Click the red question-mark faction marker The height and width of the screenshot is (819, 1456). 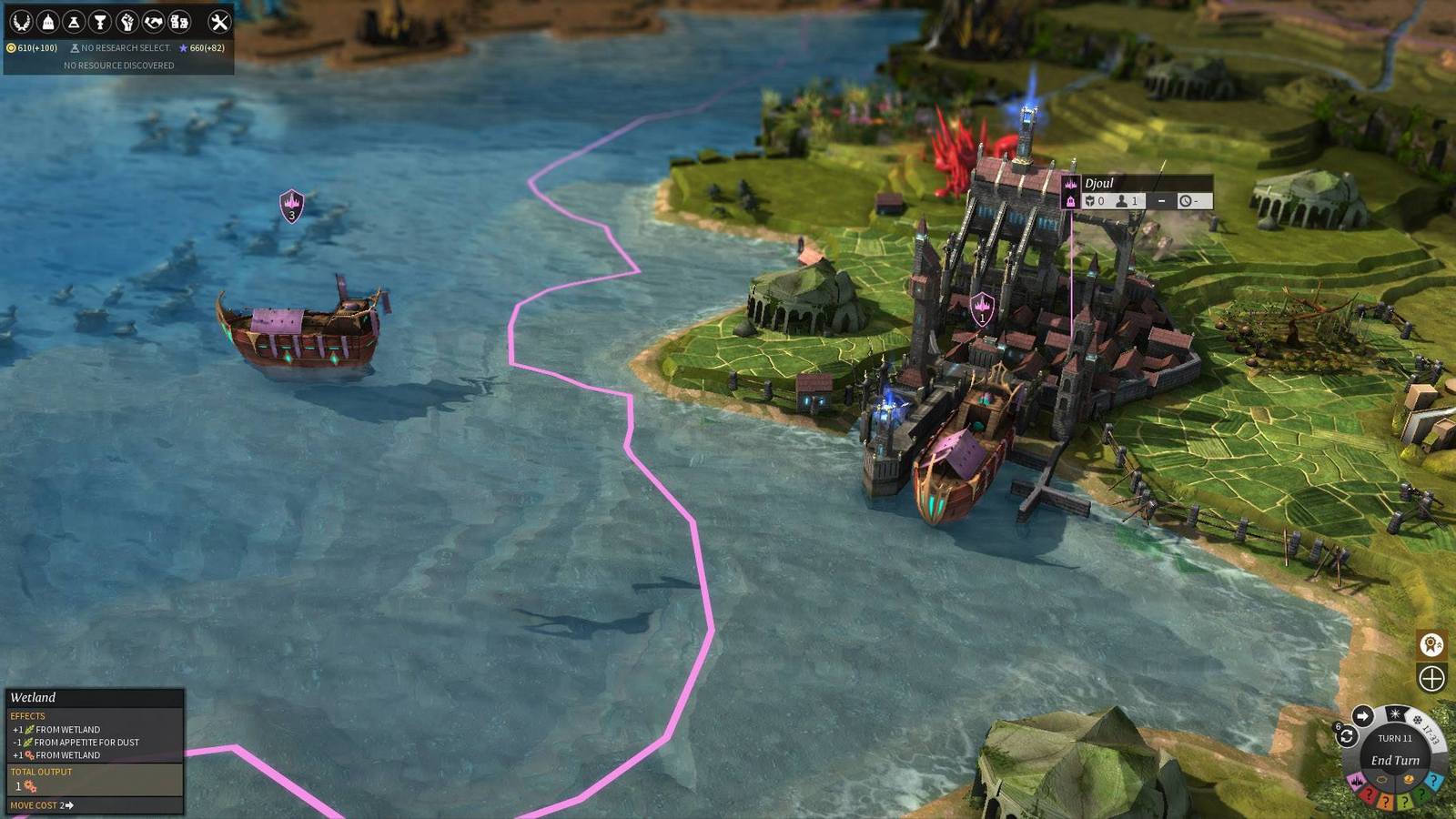point(1369,794)
